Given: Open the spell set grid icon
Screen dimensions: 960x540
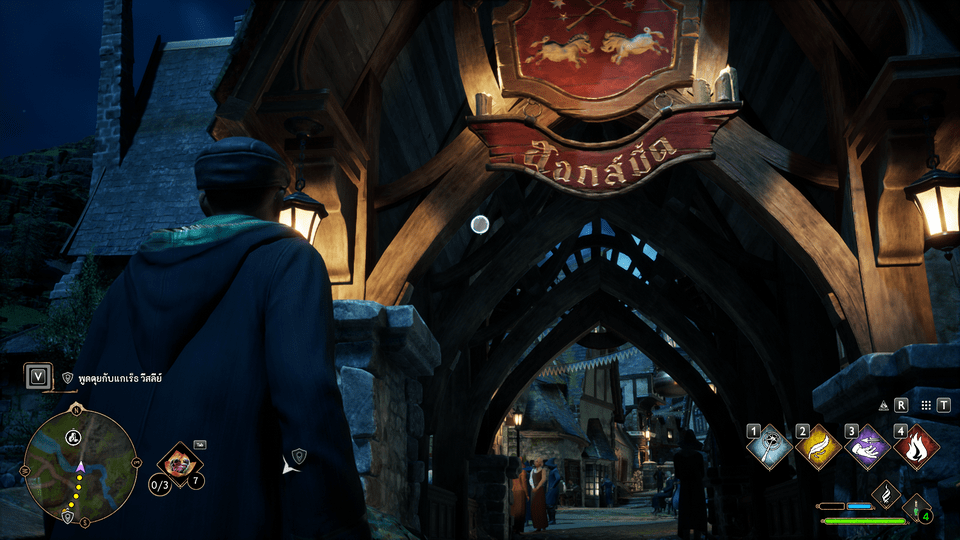Looking at the screenshot, I should click(927, 406).
